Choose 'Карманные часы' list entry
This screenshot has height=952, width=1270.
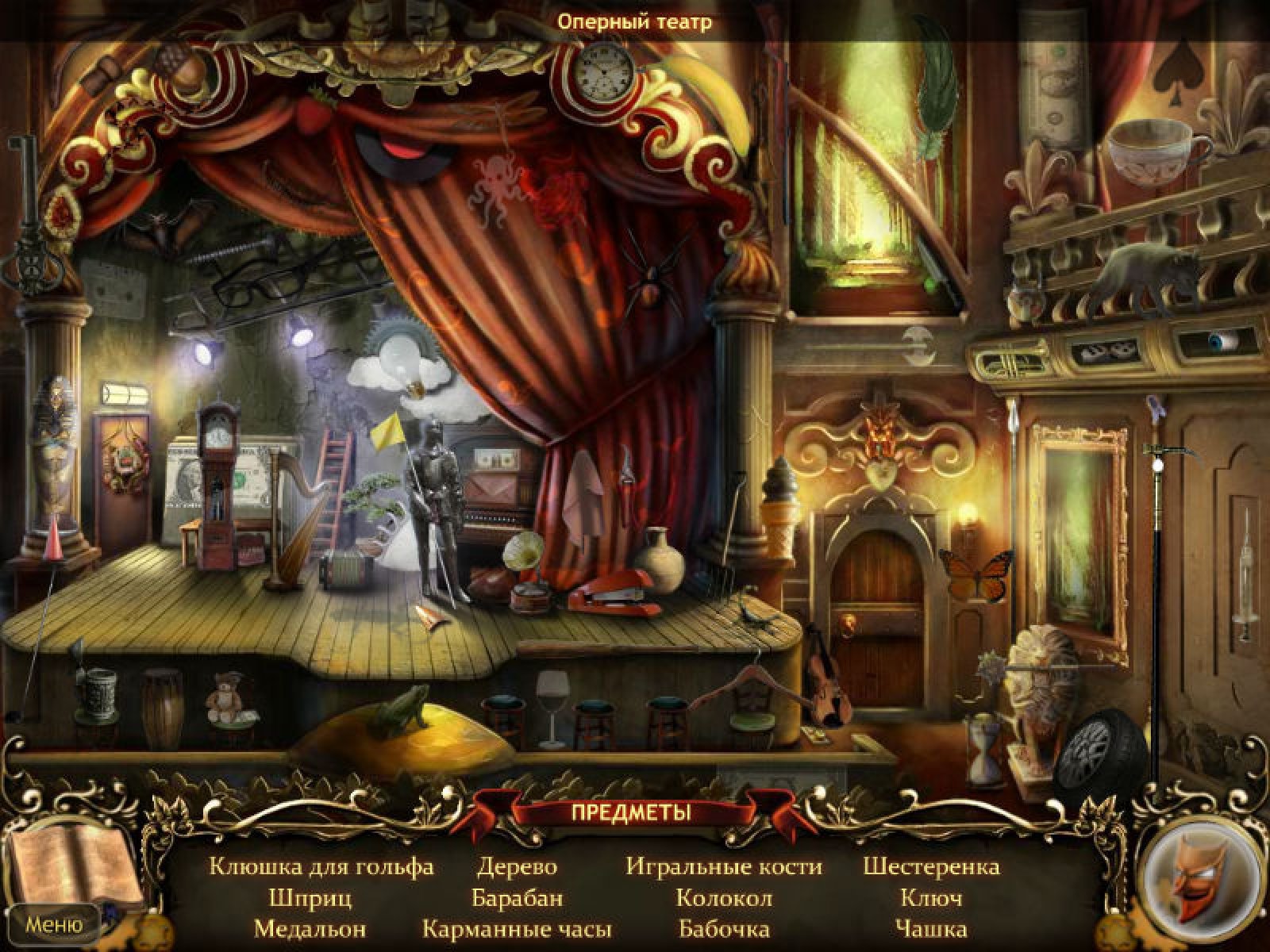(x=517, y=928)
